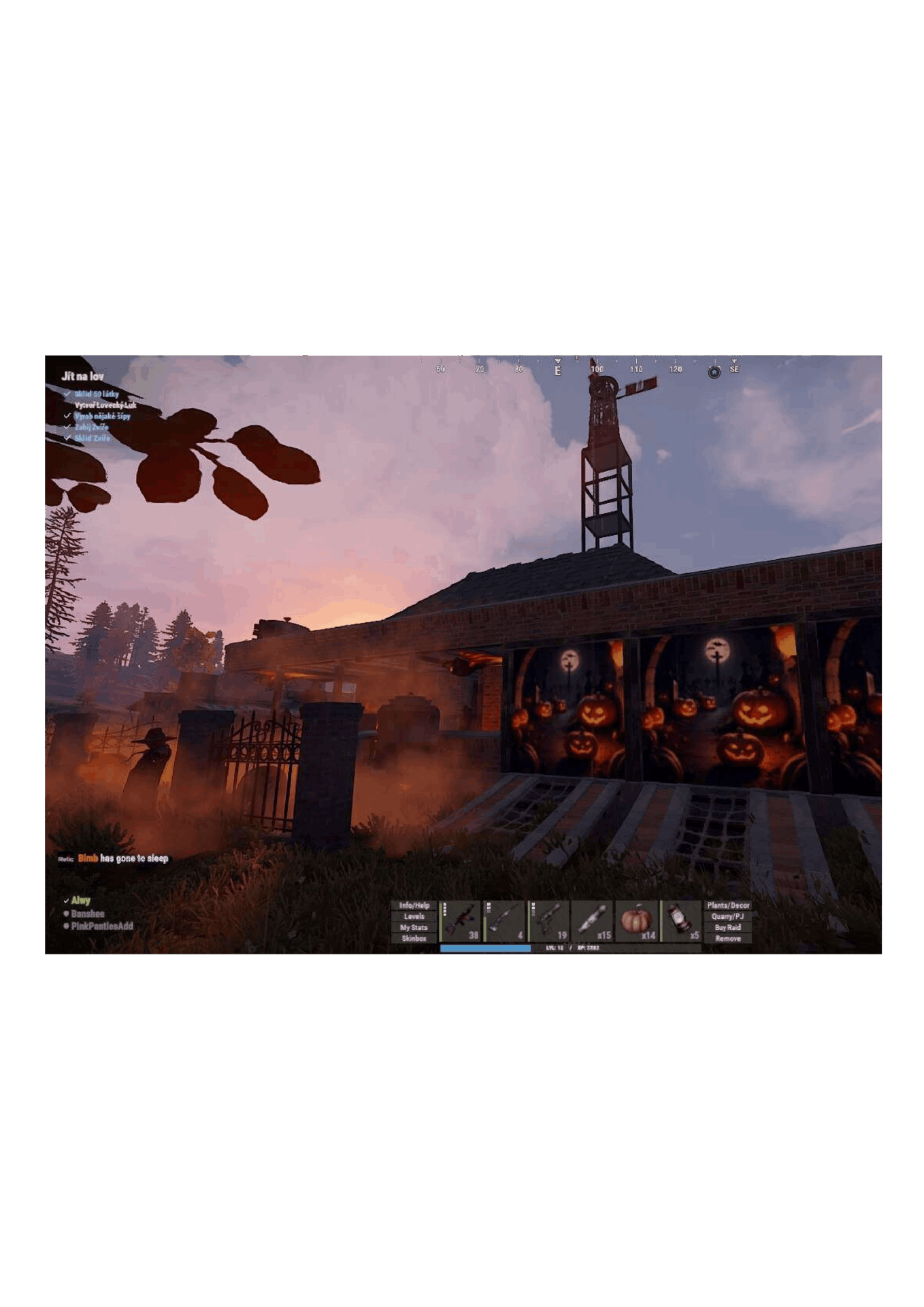Select team member Alwy
Viewport: 924px width, 1307px height.
click(80, 901)
